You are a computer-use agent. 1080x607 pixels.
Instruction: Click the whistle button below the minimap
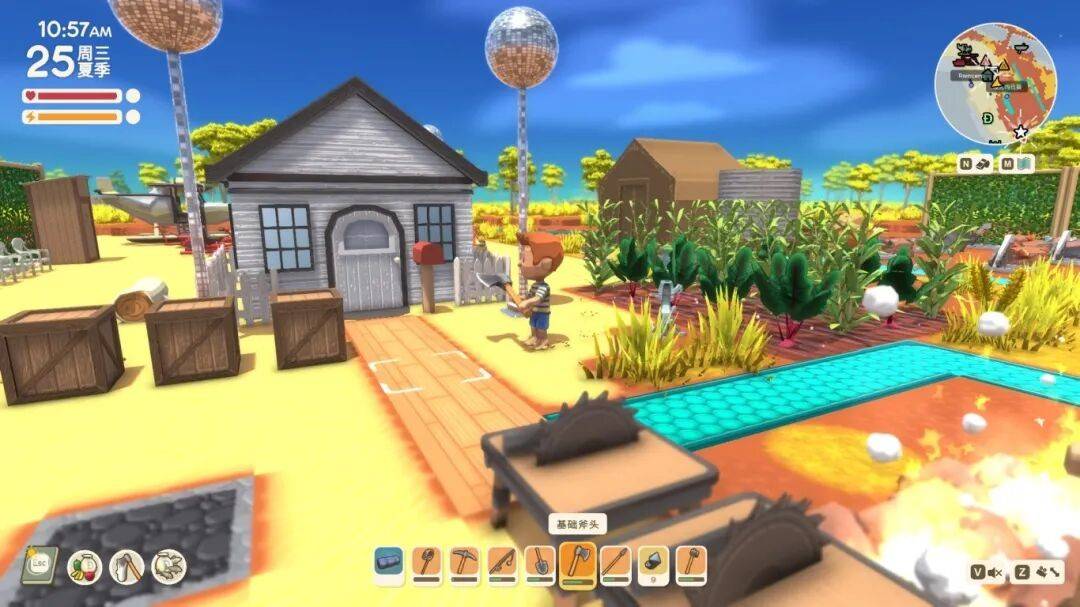(985, 163)
